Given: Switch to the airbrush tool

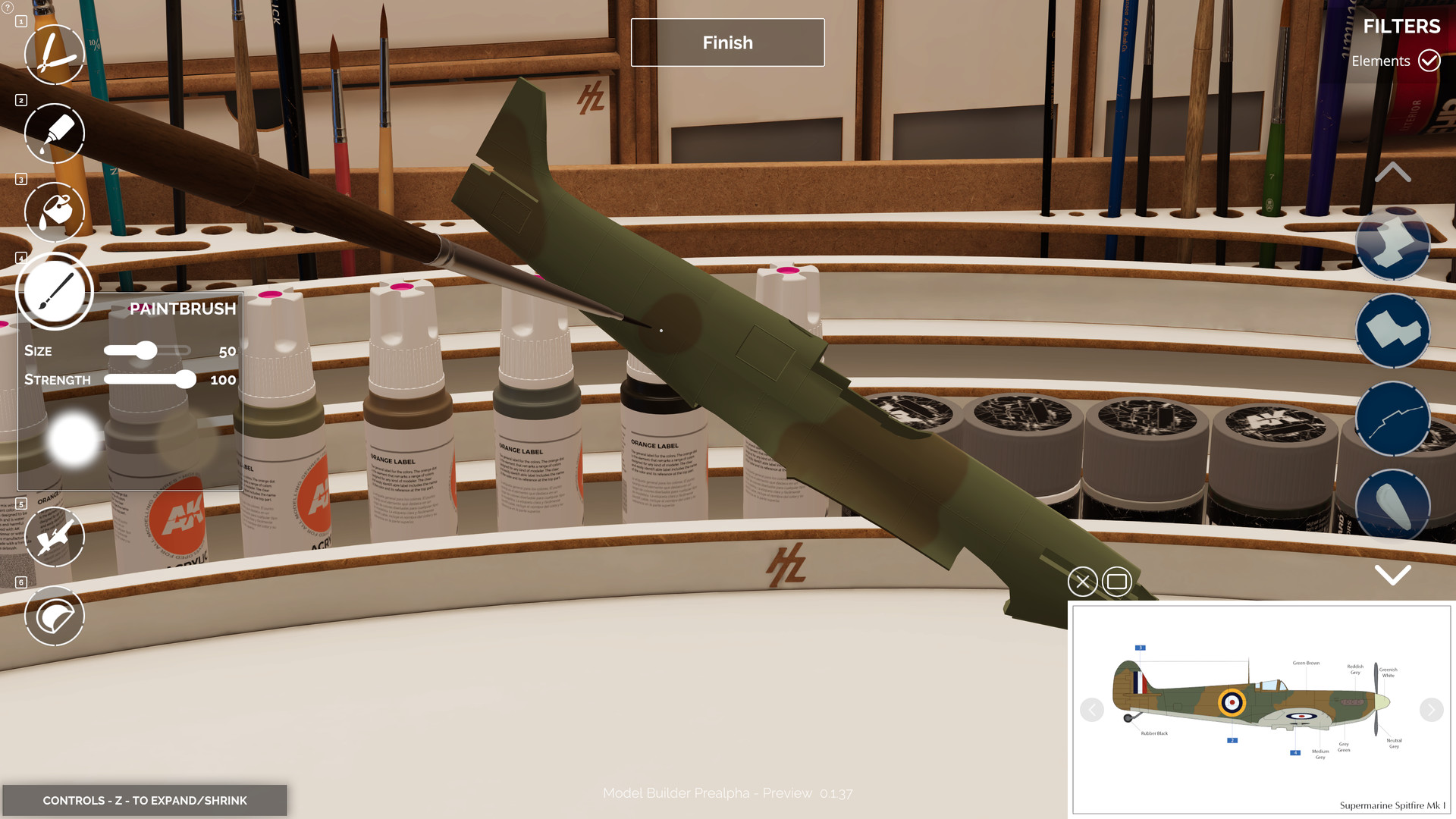Looking at the screenshot, I should [x=54, y=536].
